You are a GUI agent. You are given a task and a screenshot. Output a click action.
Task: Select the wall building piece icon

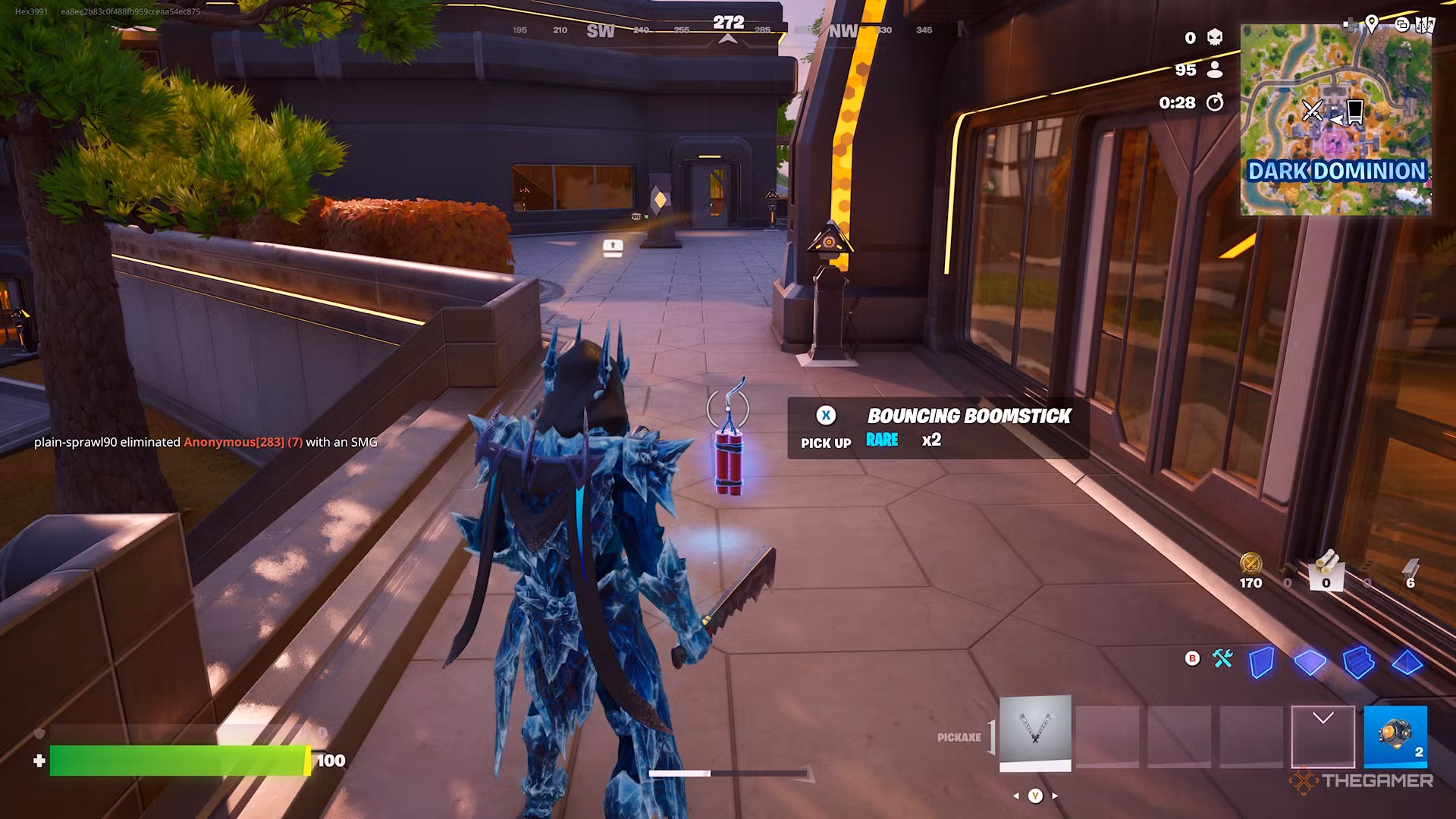[1263, 661]
